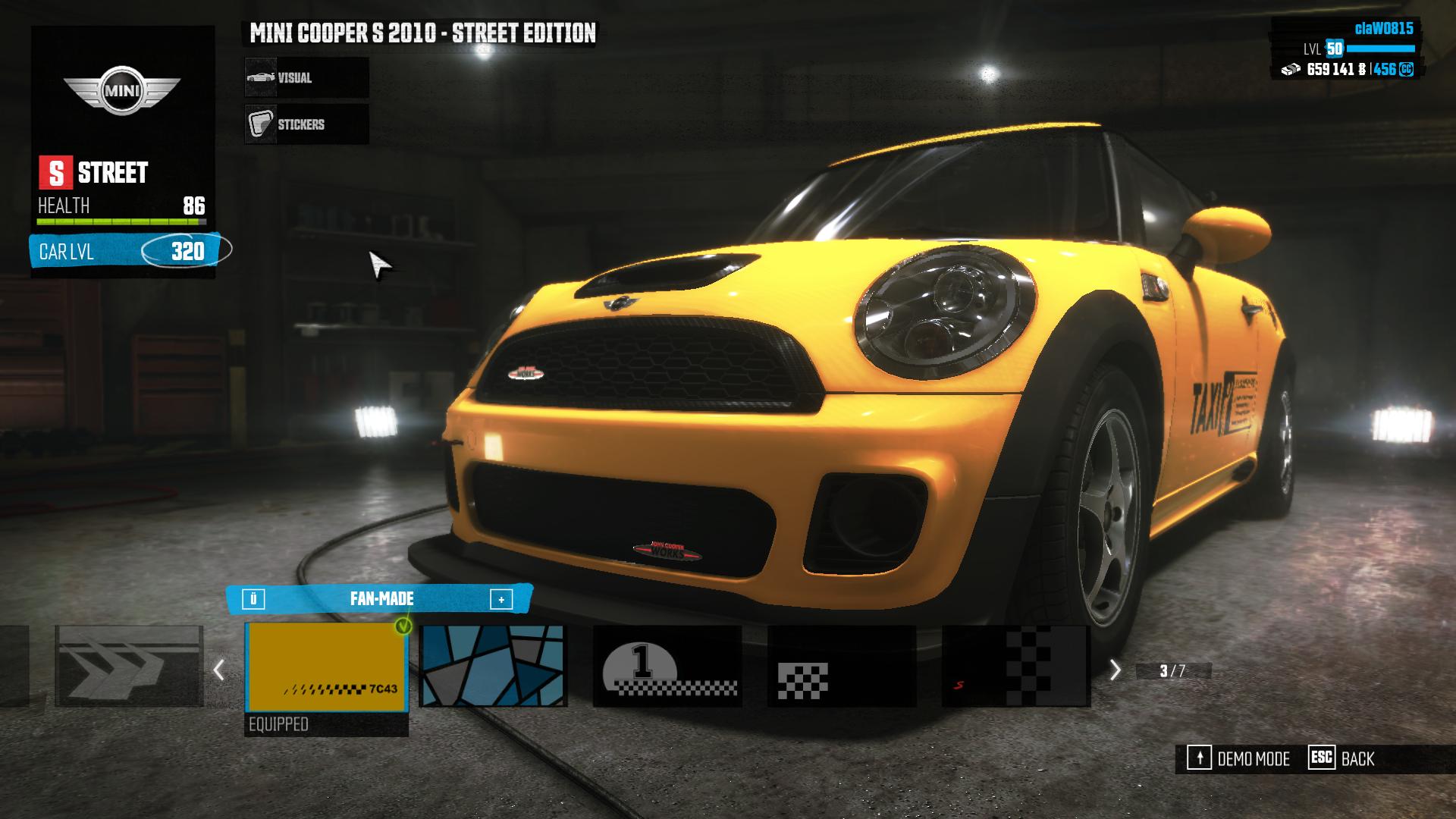Show the previous stickers with left arrow
The width and height of the screenshot is (1456, 819).
point(219,670)
